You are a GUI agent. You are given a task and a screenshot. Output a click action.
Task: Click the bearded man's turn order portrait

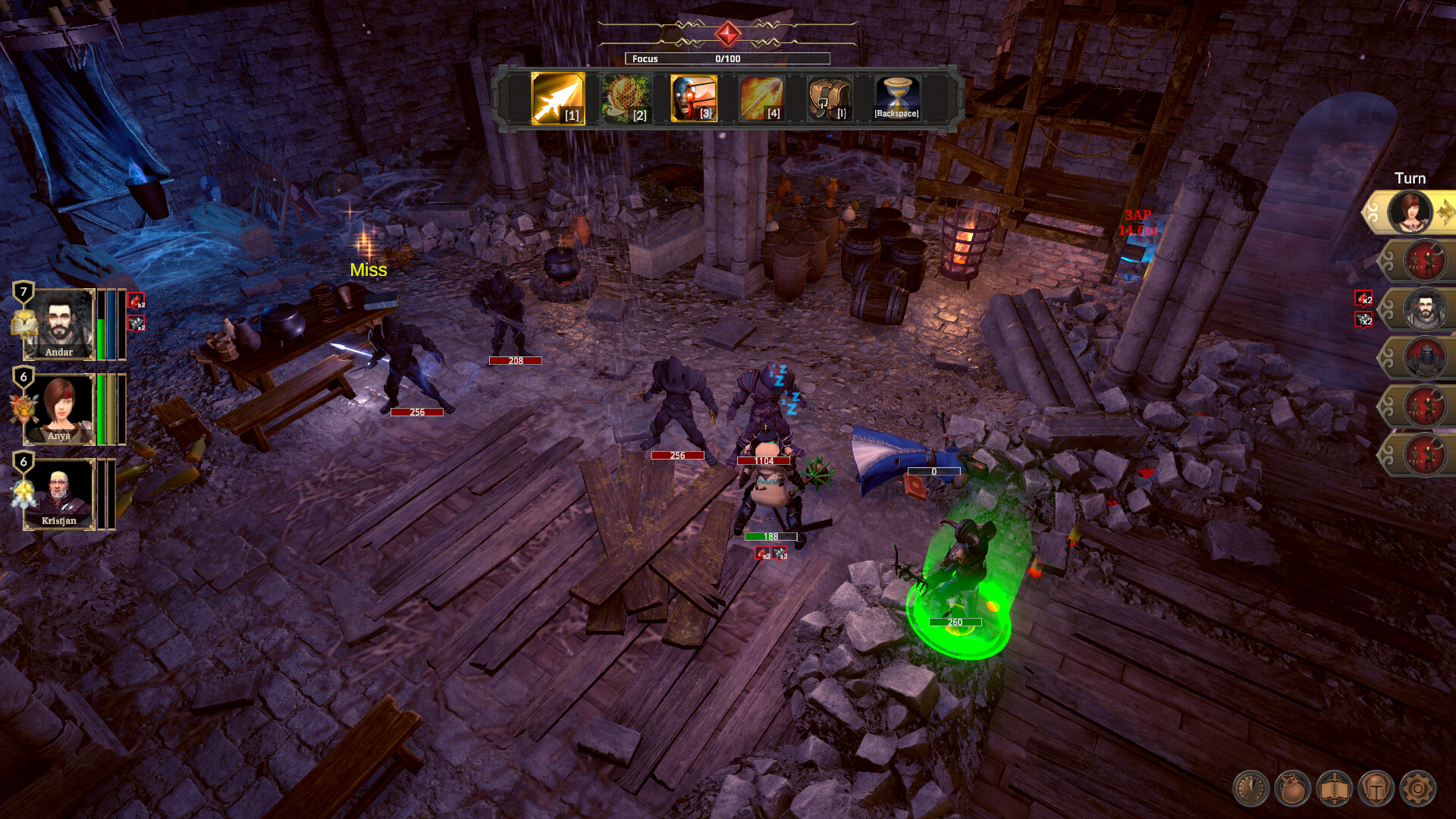(x=1425, y=309)
